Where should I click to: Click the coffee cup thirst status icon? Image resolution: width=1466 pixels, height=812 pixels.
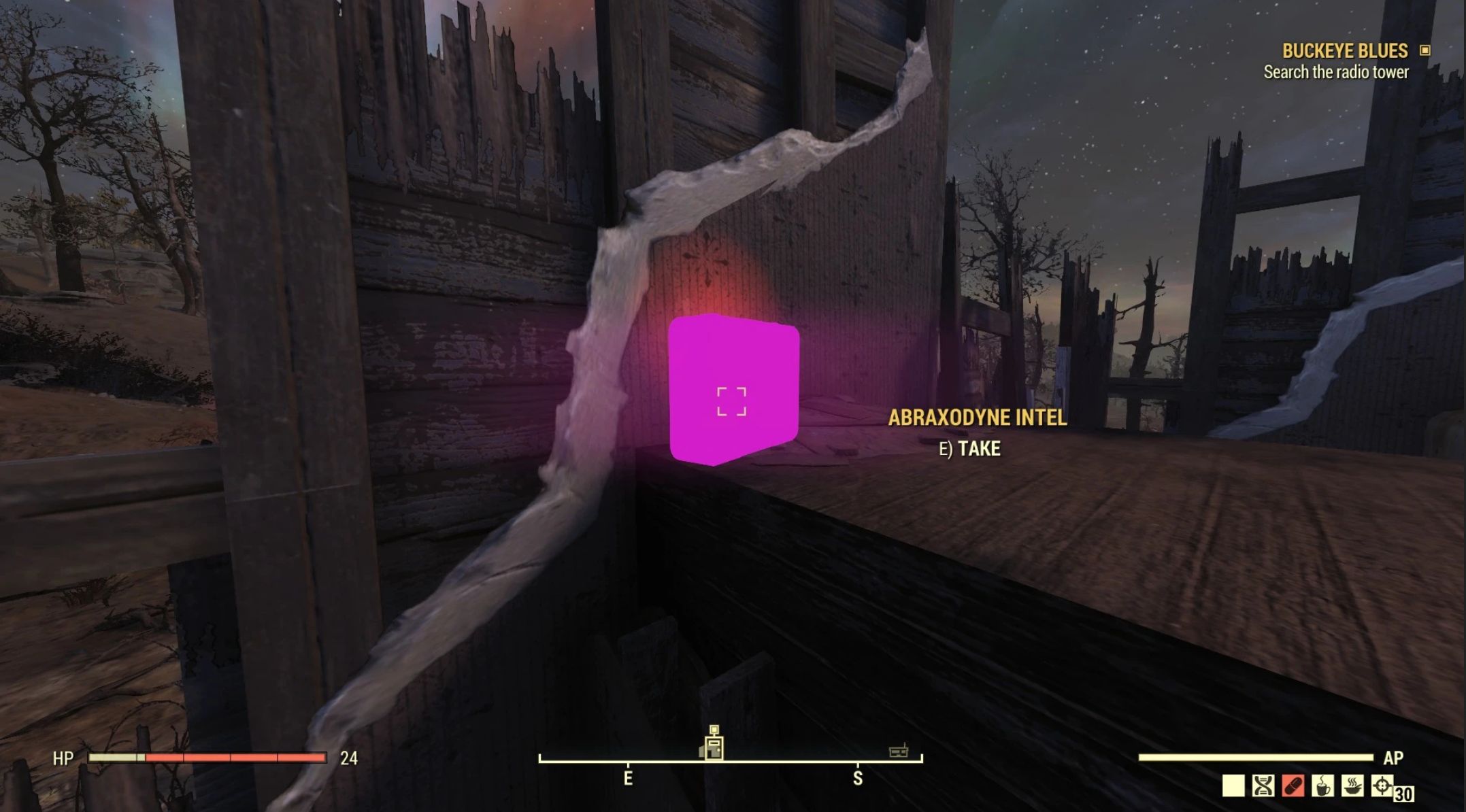click(1322, 785)
